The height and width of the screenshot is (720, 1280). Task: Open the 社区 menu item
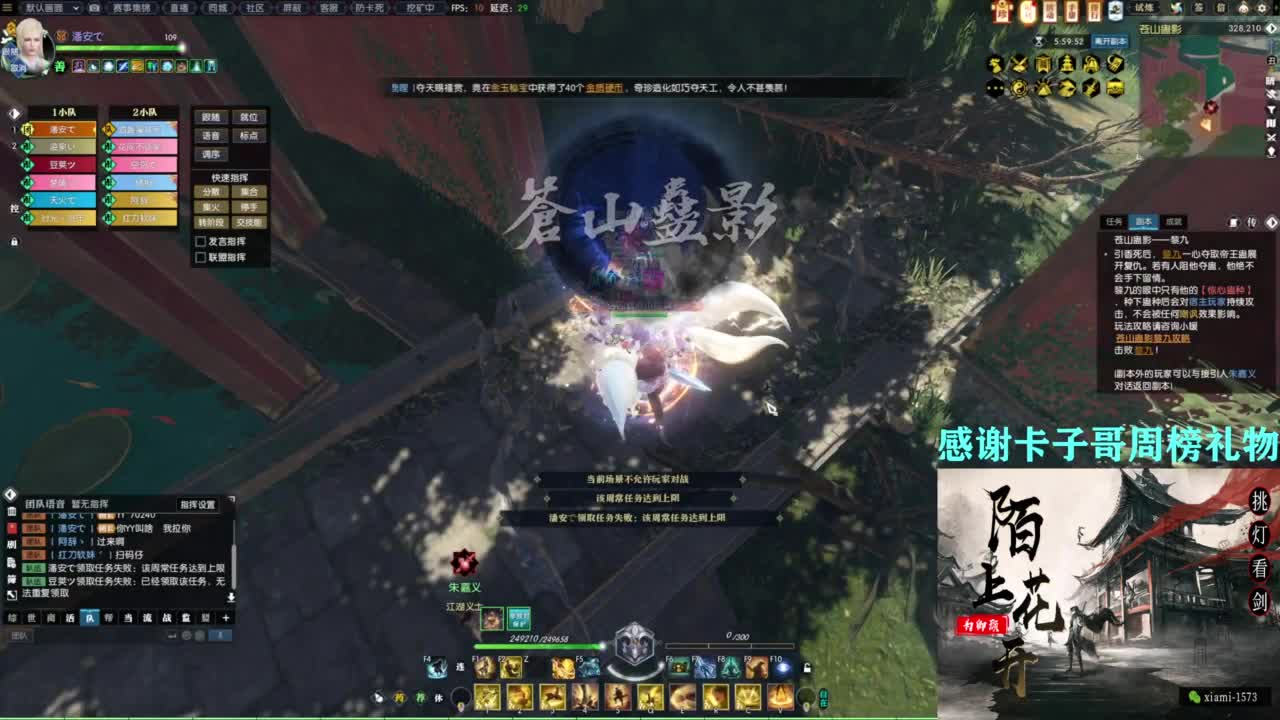[x=258, y=8]
